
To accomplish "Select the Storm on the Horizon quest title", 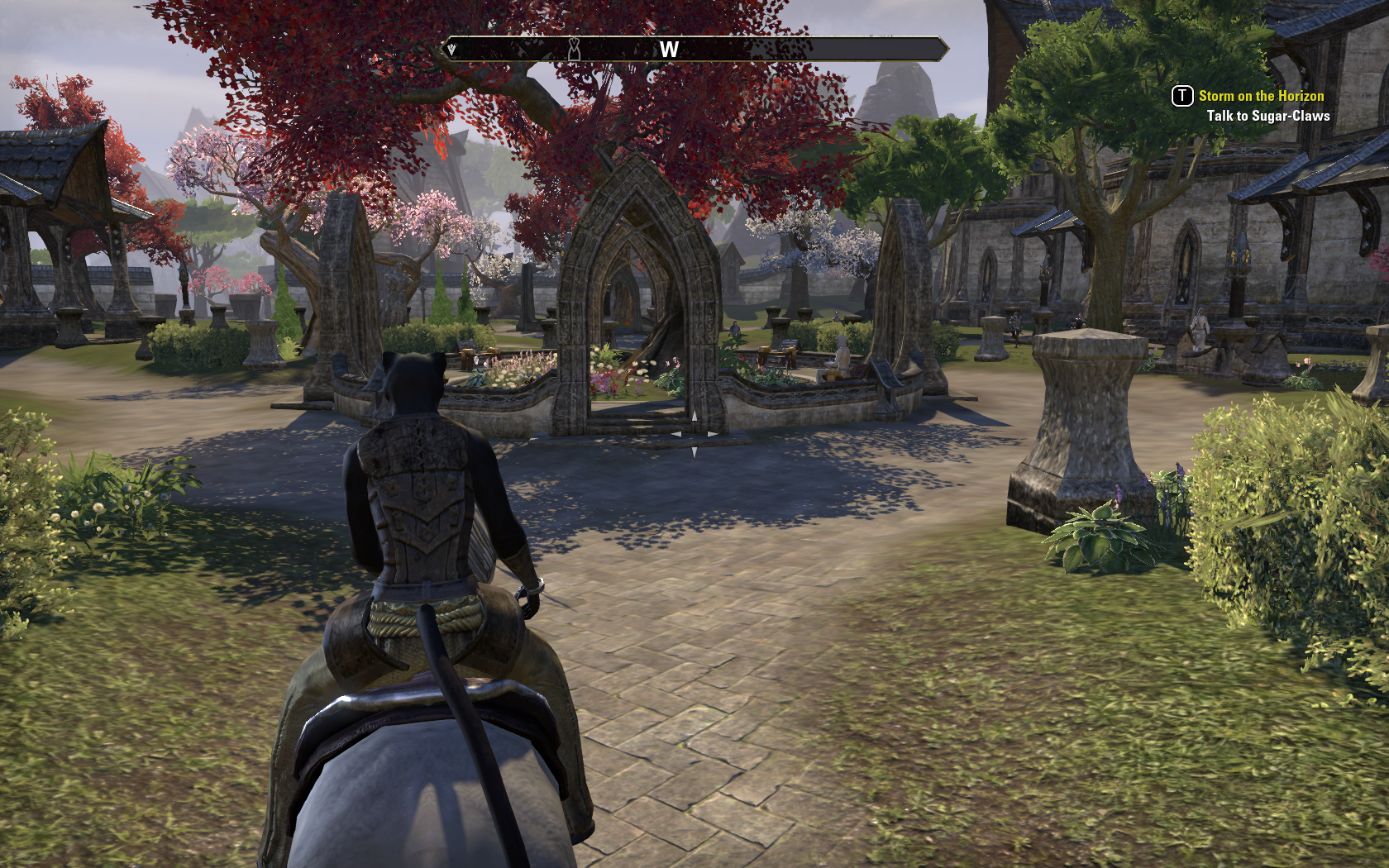I will click(1261, 96).
